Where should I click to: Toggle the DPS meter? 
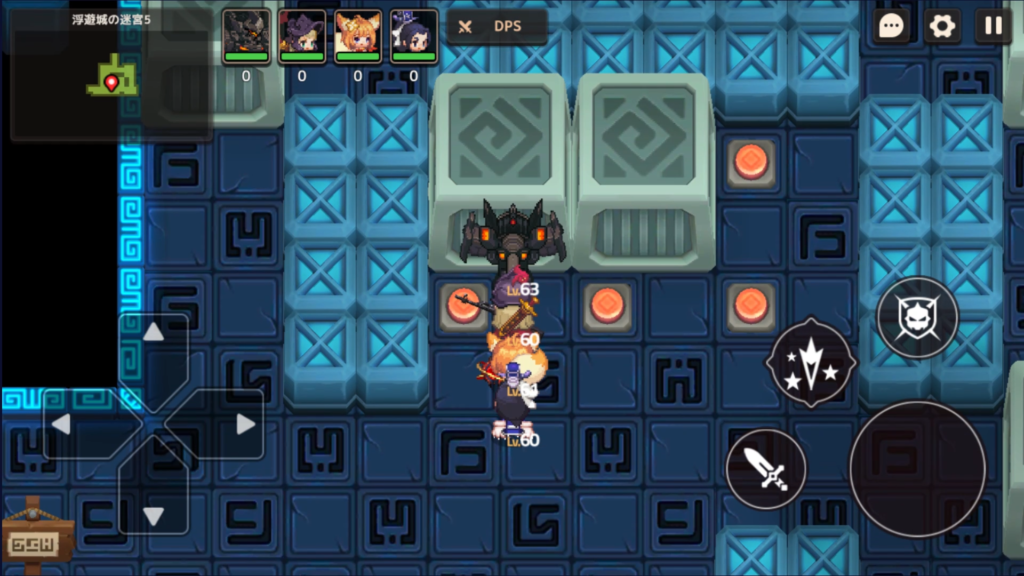[496, 27]
